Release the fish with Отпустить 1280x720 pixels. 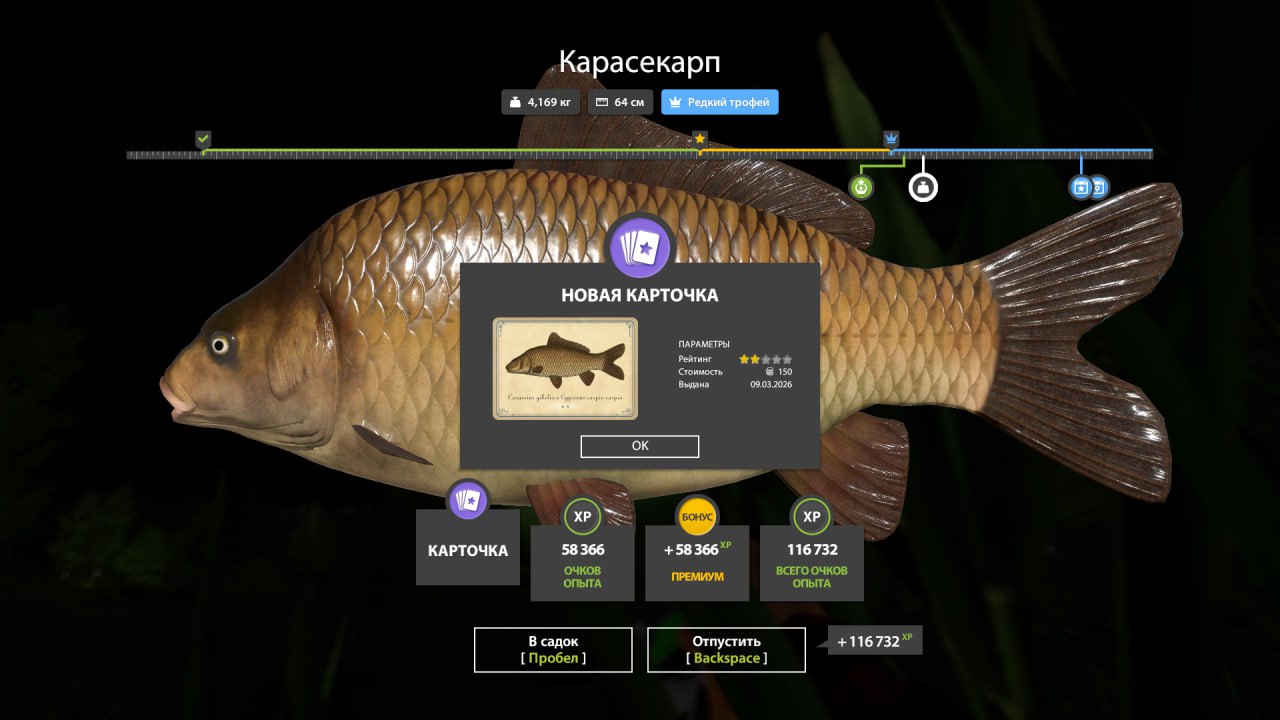pos(726,649)
